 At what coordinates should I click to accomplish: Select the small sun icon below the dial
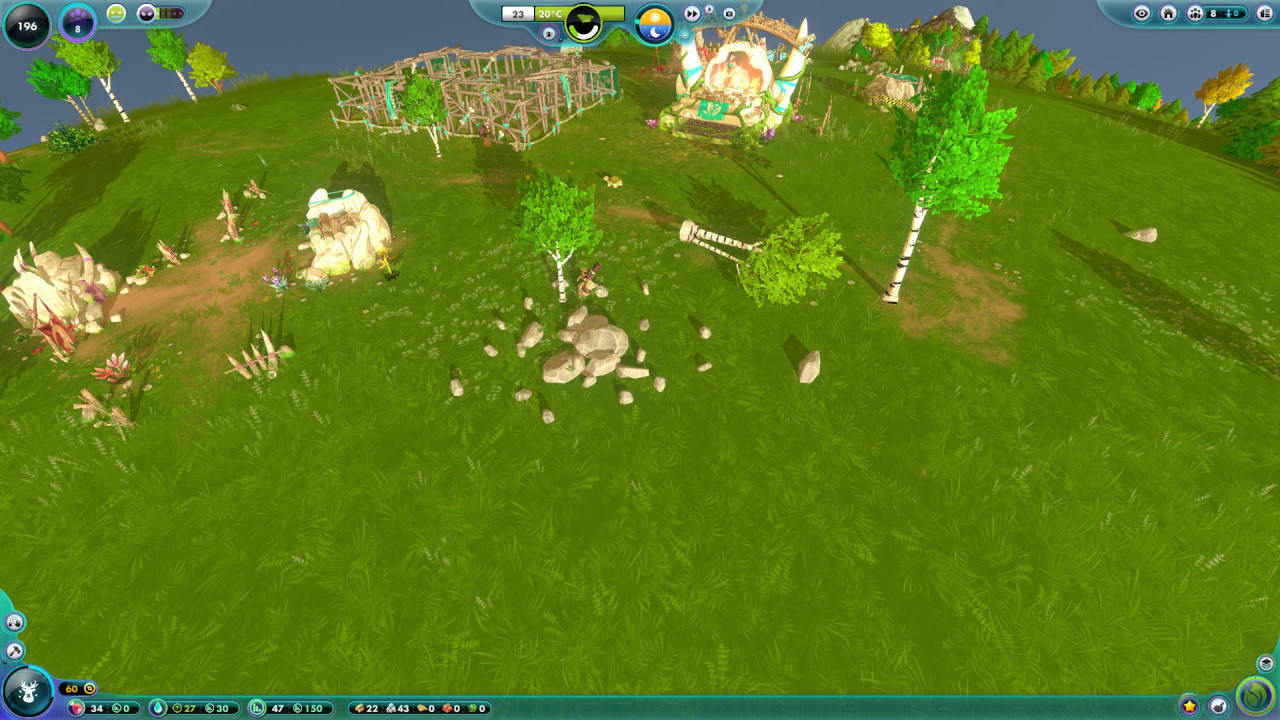(x=684, y=35)
